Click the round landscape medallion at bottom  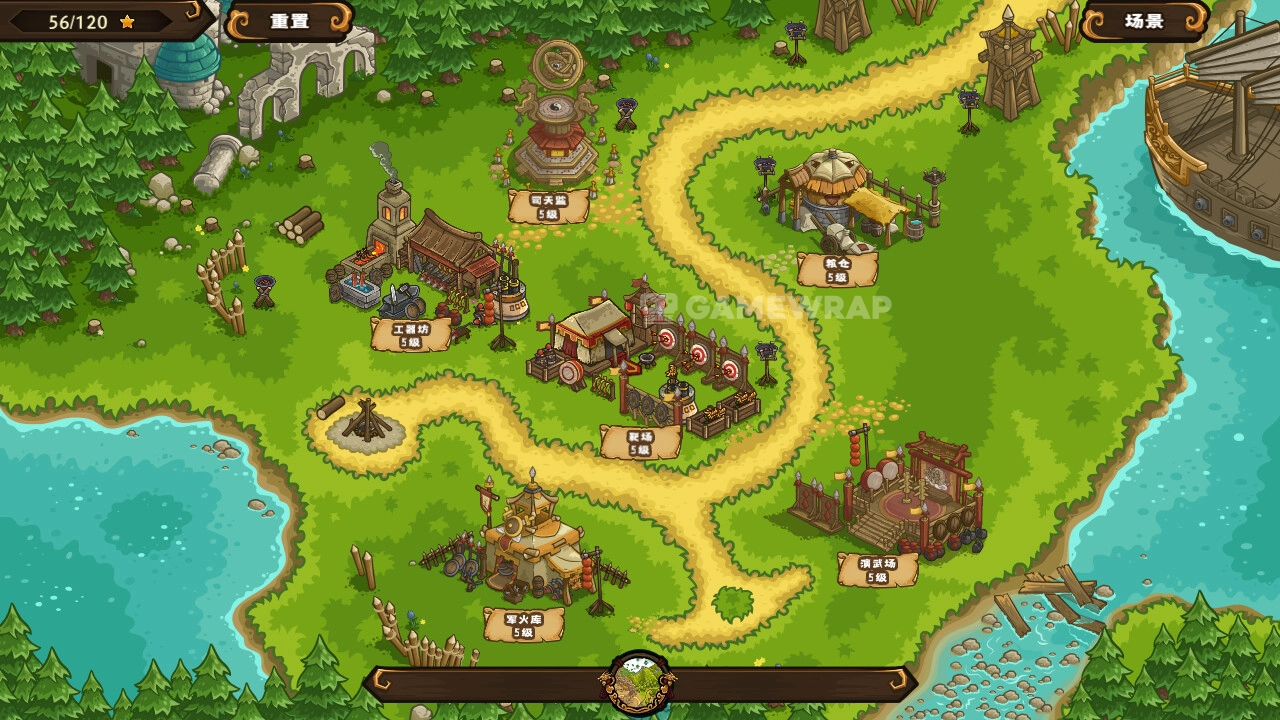pos(638,683)
